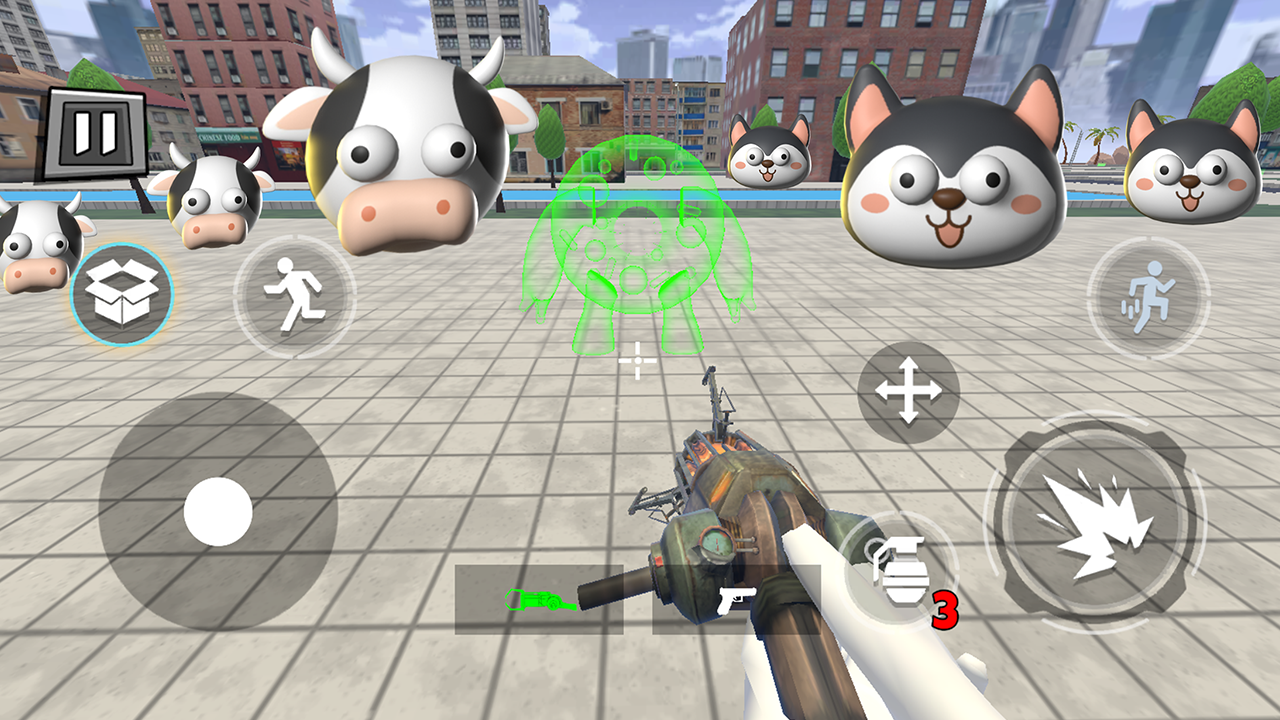Viewport: 1280px width, 720px height.
Task: Throw a grenade using the grenade icon
Action: pyautogui.click(x=898, y=570)
